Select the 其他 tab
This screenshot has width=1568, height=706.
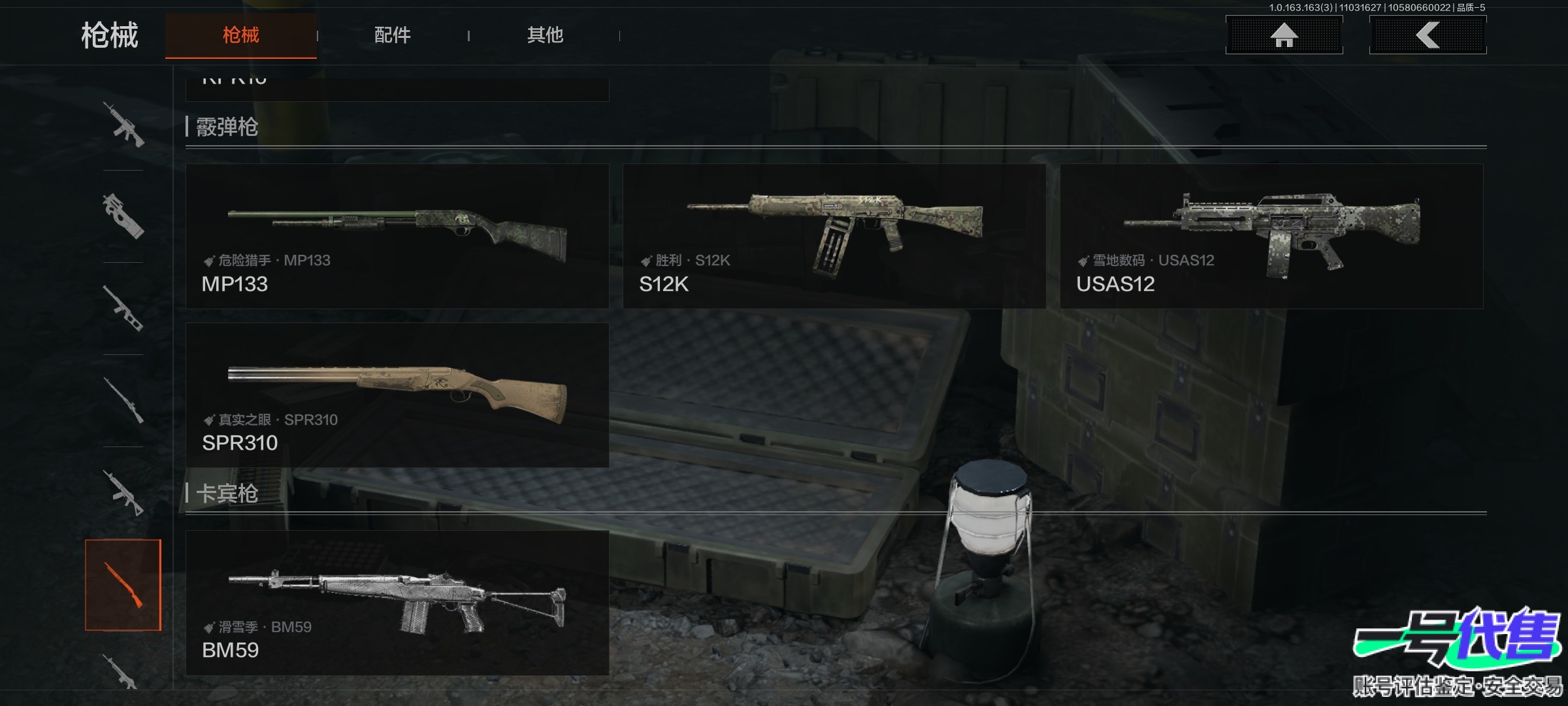(545, 35)
